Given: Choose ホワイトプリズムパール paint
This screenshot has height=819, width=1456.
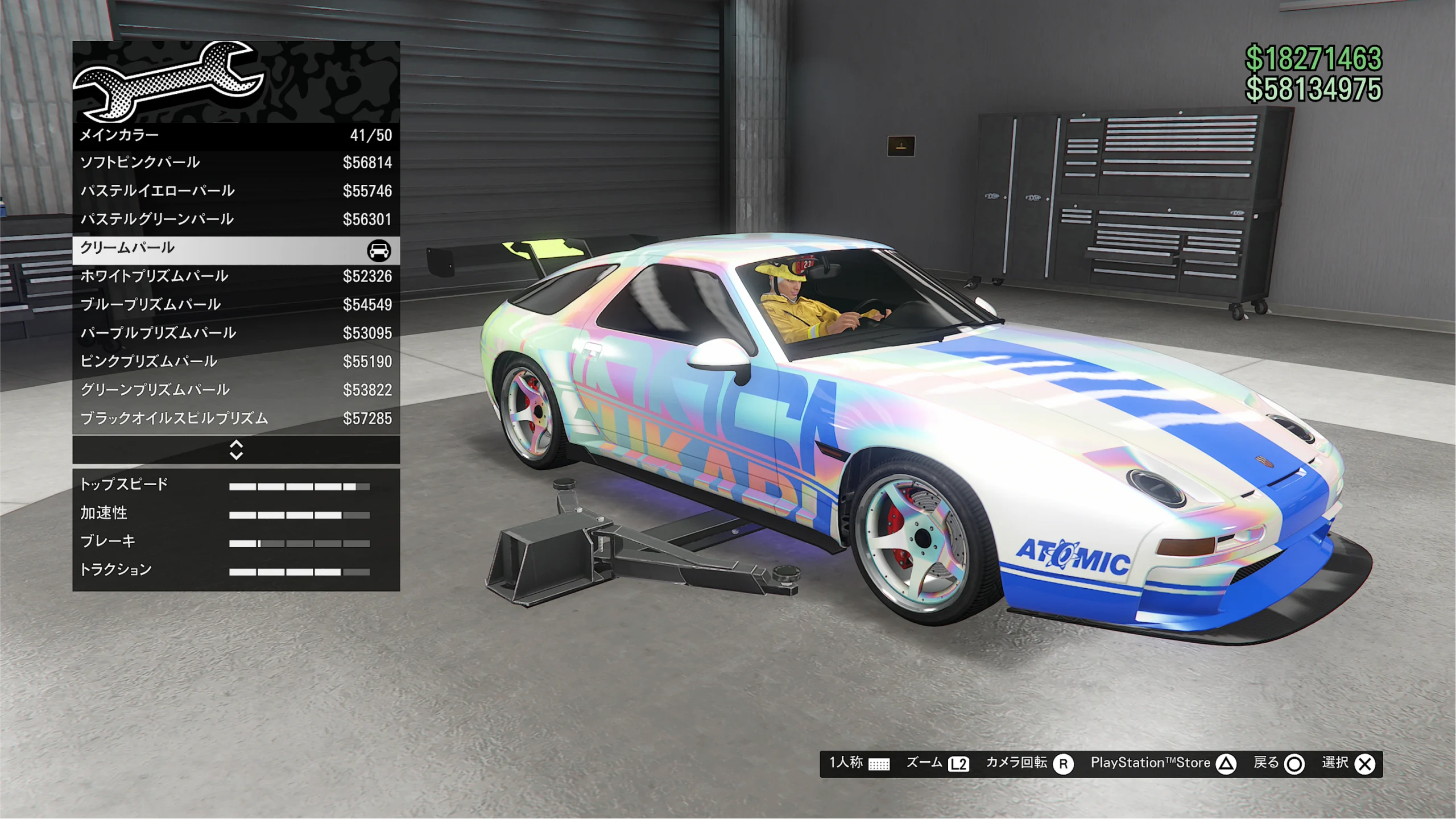Looking at the screenshot, I should [x=236, y=276].
